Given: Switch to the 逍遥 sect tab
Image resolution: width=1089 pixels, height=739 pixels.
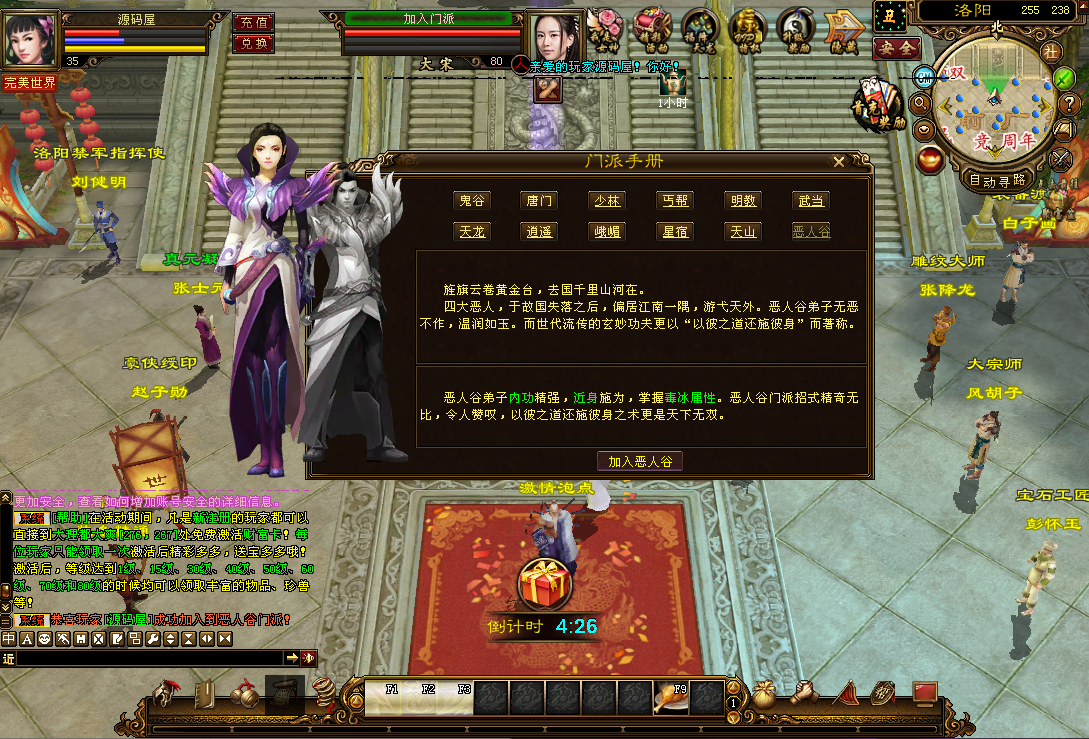Looking at the screenshot, I should pos(539,231).
